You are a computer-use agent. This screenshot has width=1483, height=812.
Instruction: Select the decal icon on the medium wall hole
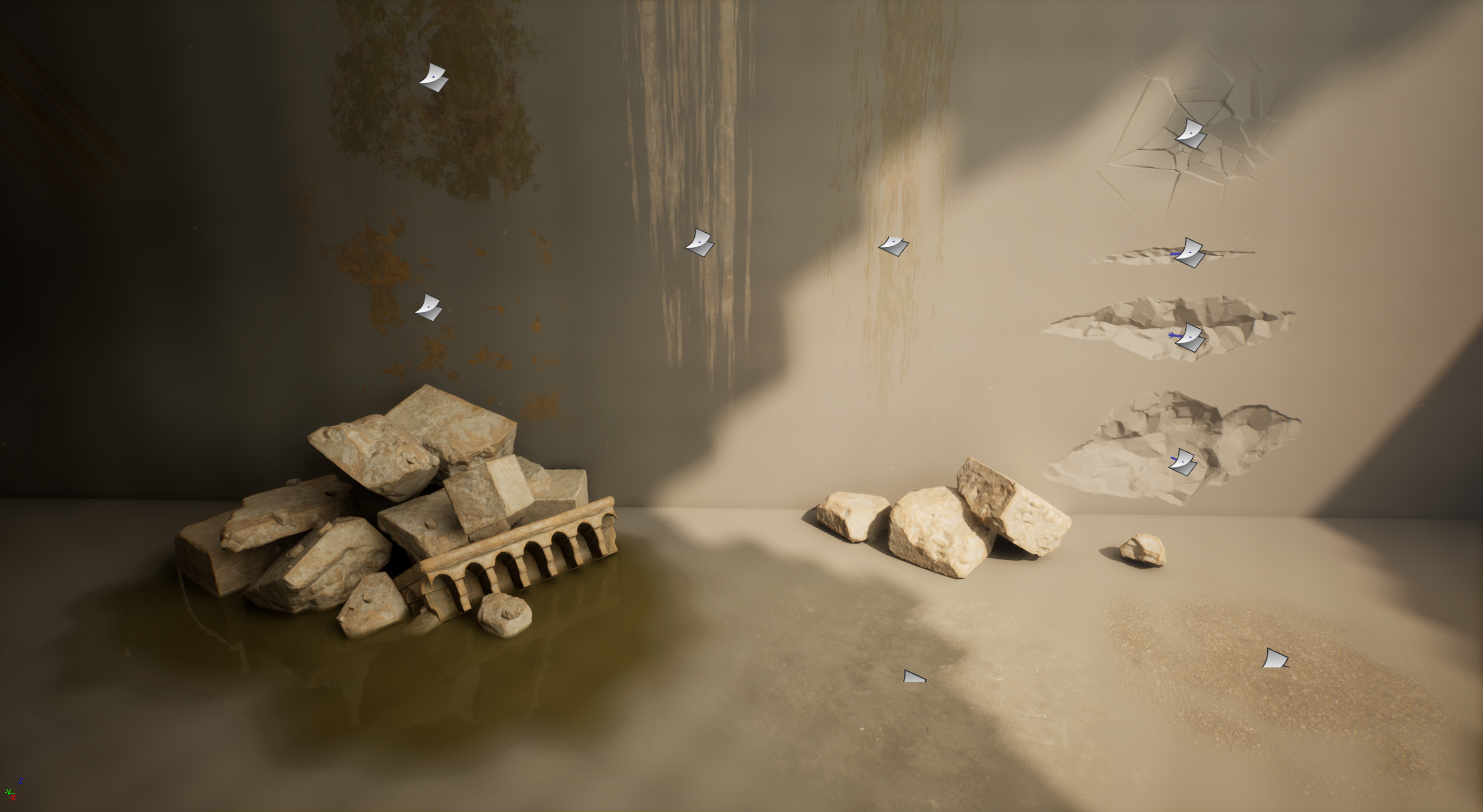[x=1189, y=337]
